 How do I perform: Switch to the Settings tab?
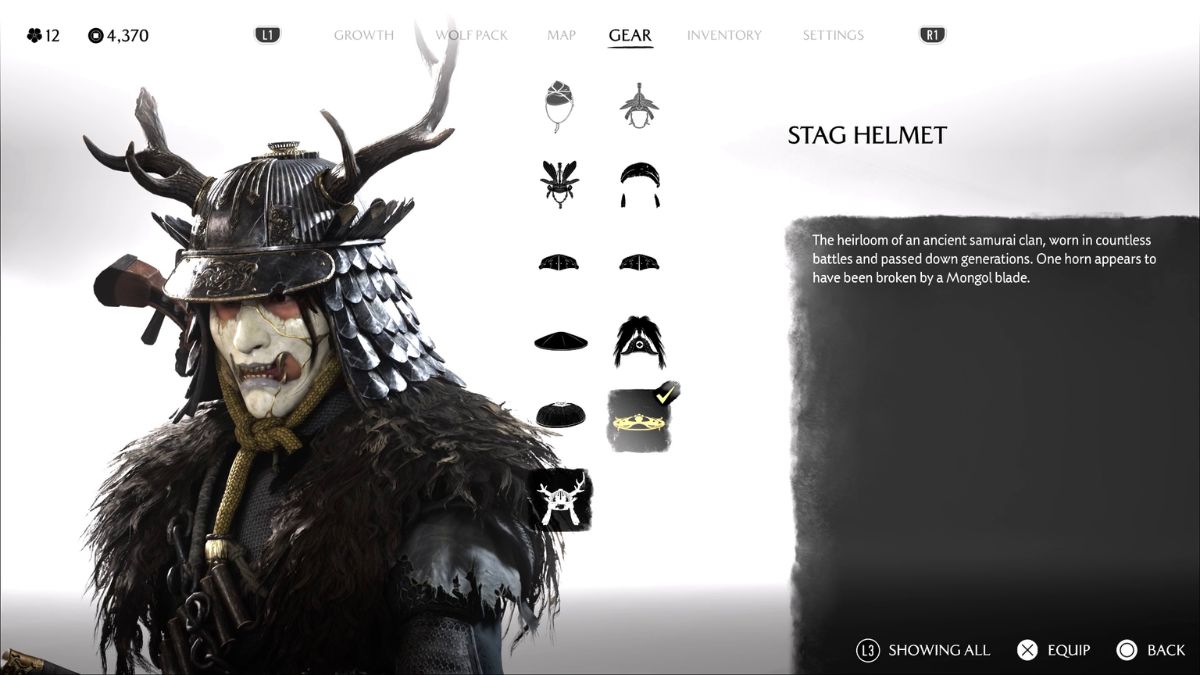(833, 35)
